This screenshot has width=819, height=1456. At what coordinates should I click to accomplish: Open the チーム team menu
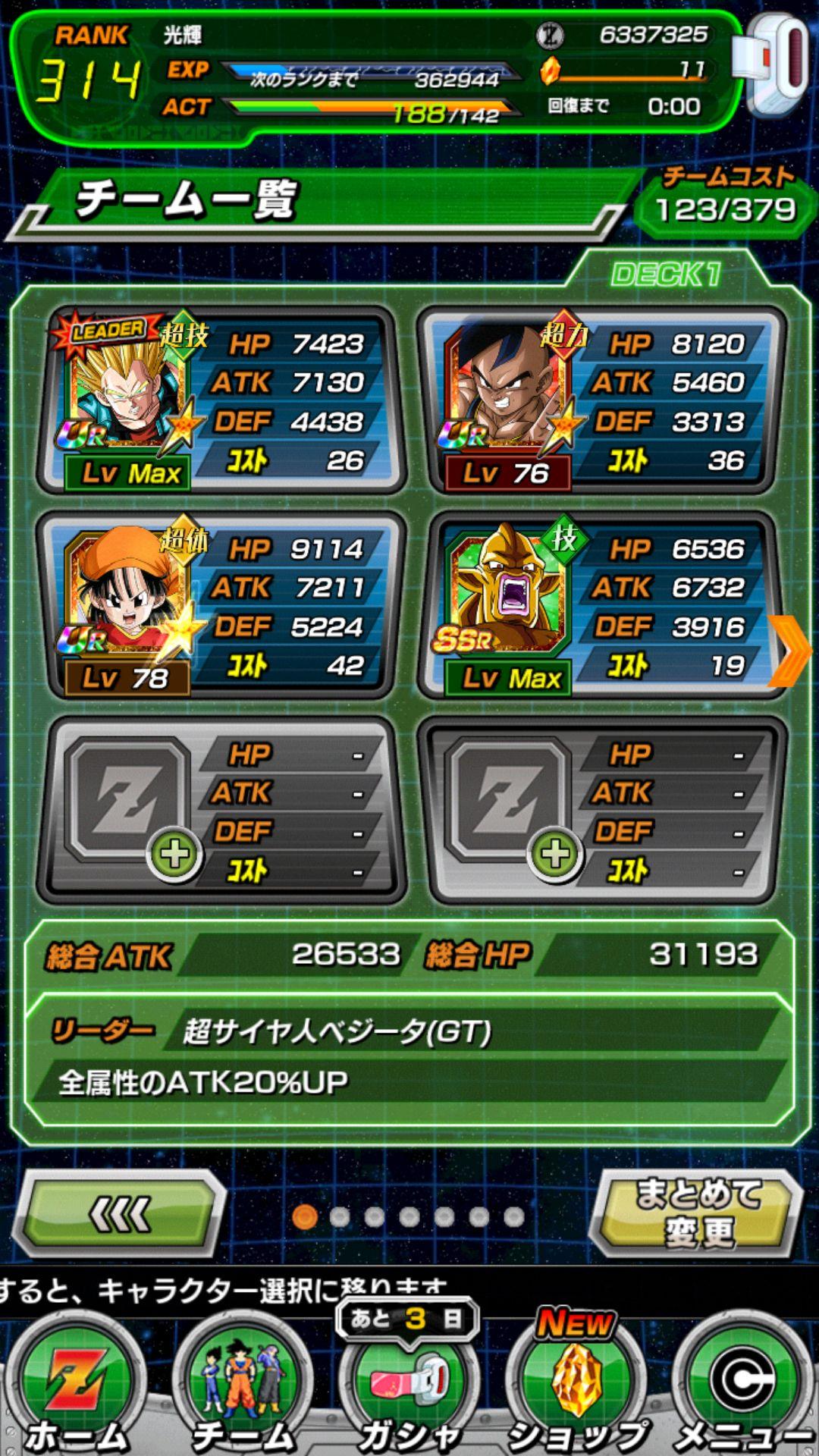(243, 1388)
